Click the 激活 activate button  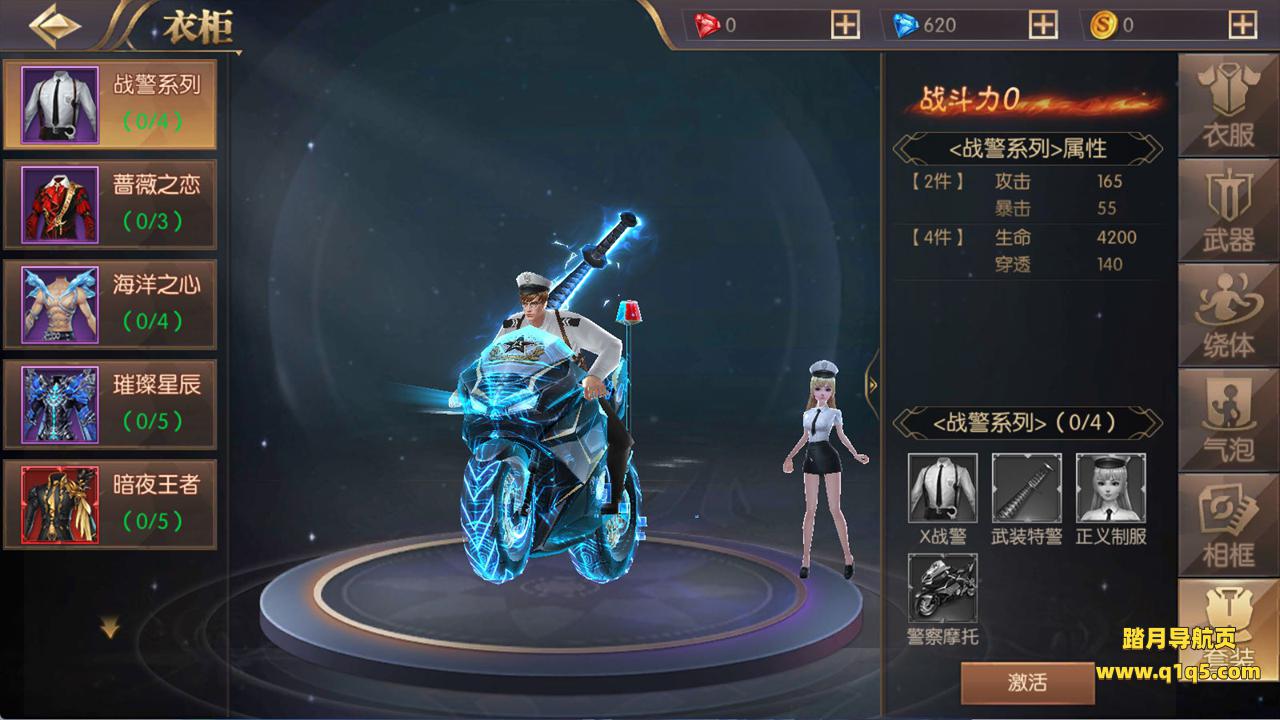pyautogui.click(x=1027, y=683)
